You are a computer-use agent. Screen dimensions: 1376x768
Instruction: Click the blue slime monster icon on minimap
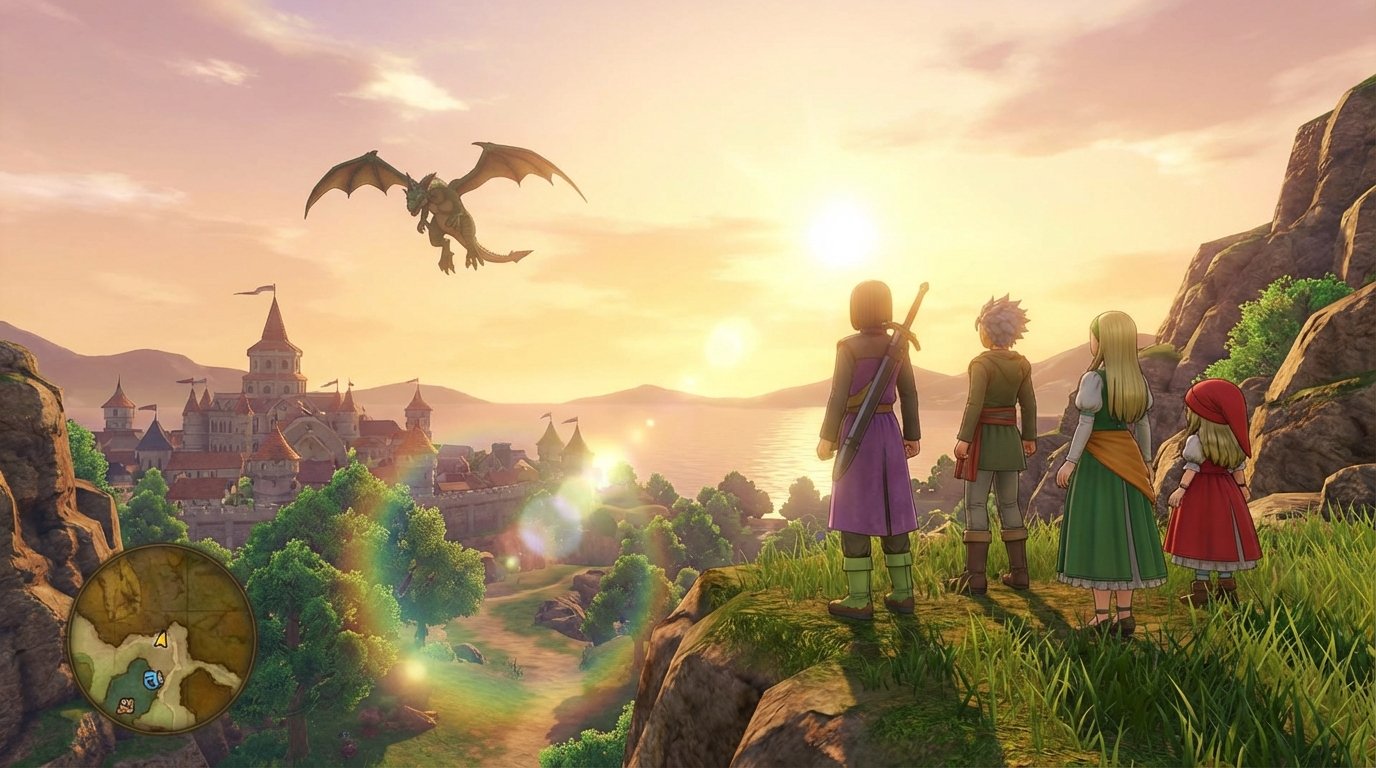pos(153,679)
